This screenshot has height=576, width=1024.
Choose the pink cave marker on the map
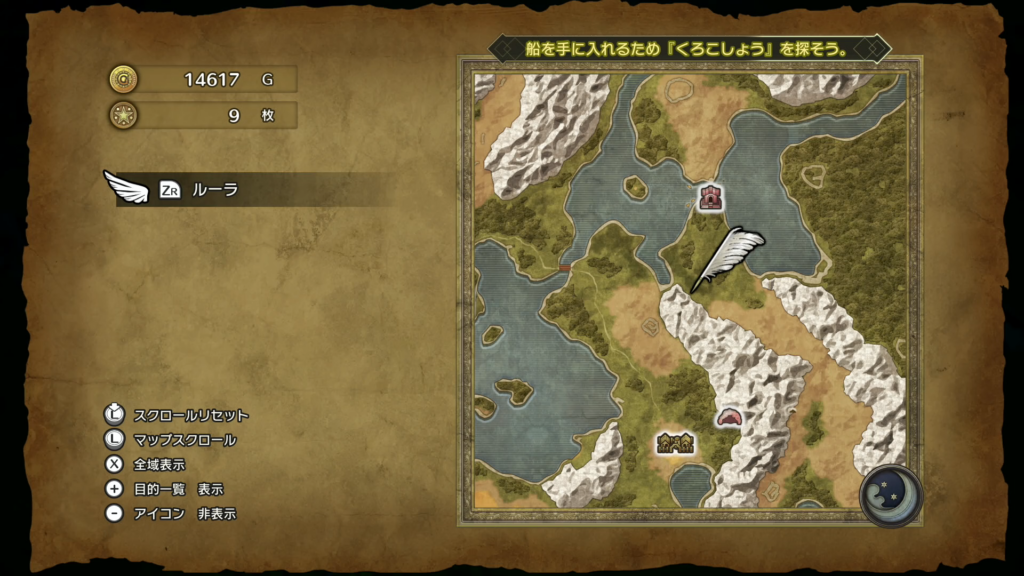(729, 417)
